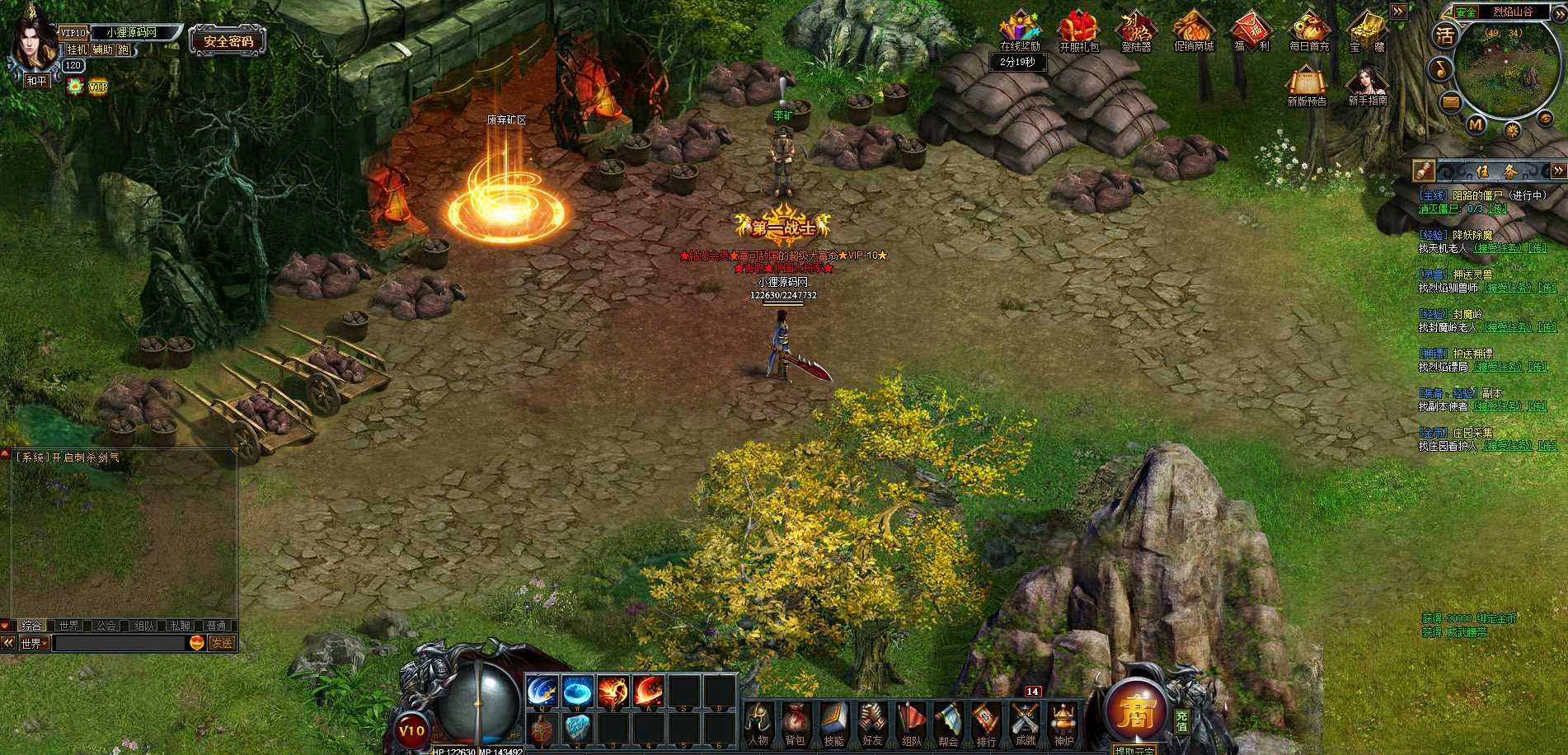Claim the 在线奖励 online reward gift
Screen dimensions: 1568x755
click(x=1020, y=30)
